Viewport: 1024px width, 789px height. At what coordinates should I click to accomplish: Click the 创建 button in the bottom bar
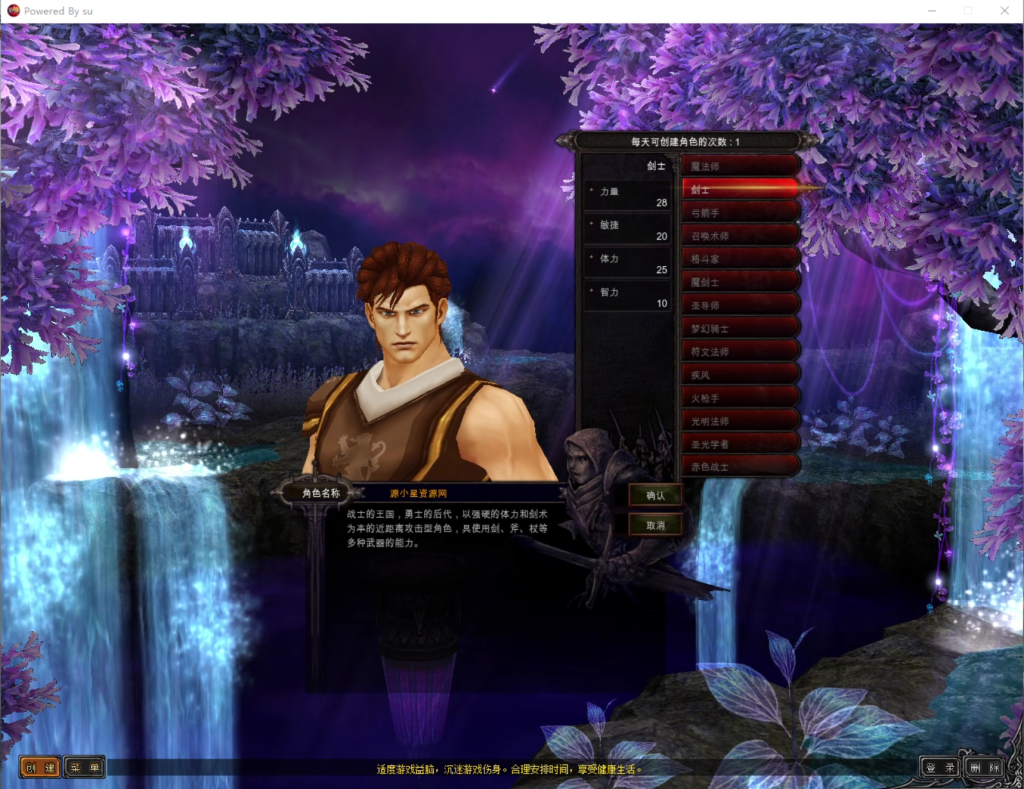(41, 768)
